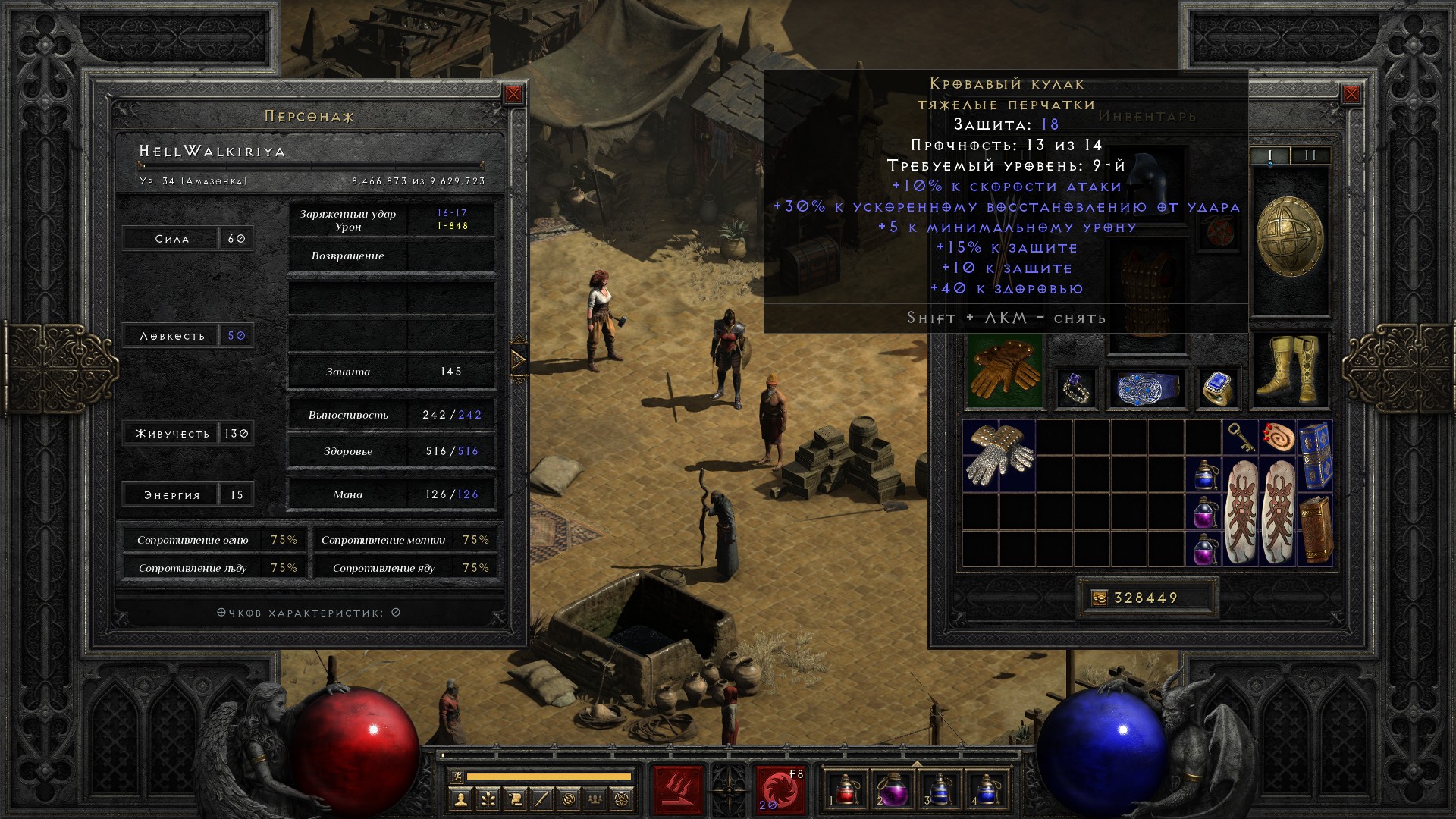Toggle the run/walk button
This screenshot has height=819, width=1456.
tap(456, 777)
